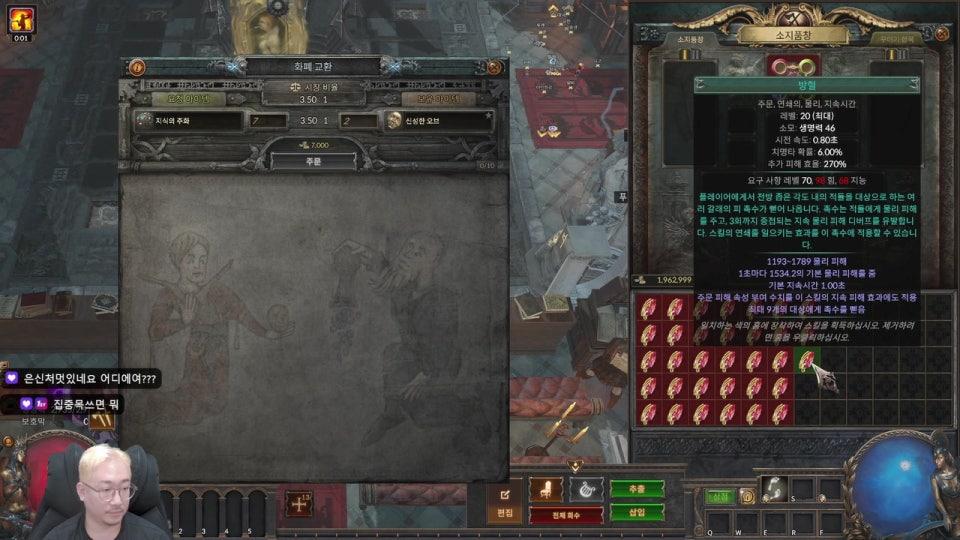The width and height of the screenshot is (960, 540).
Task: Click the green 상점 shop button
Action: pyautogui.click(x=718, y=496)
